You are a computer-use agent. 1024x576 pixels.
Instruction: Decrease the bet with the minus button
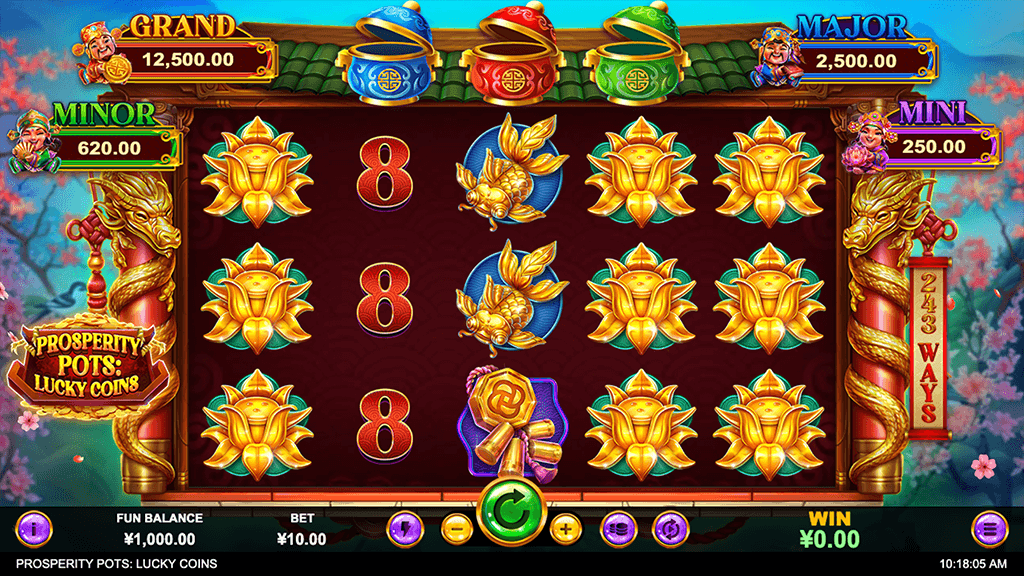point(456,527)
